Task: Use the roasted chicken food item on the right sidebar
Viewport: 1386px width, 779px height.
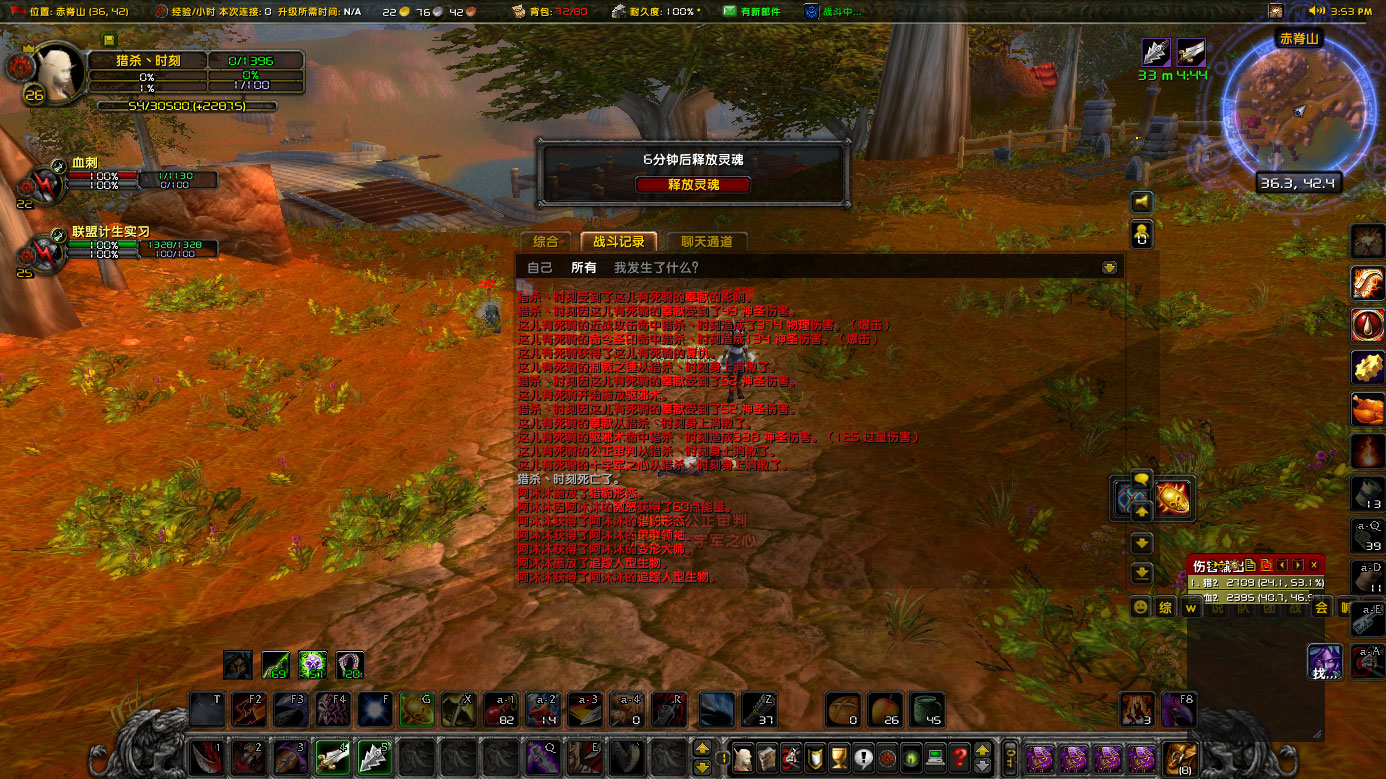Action: [1367, 408]
